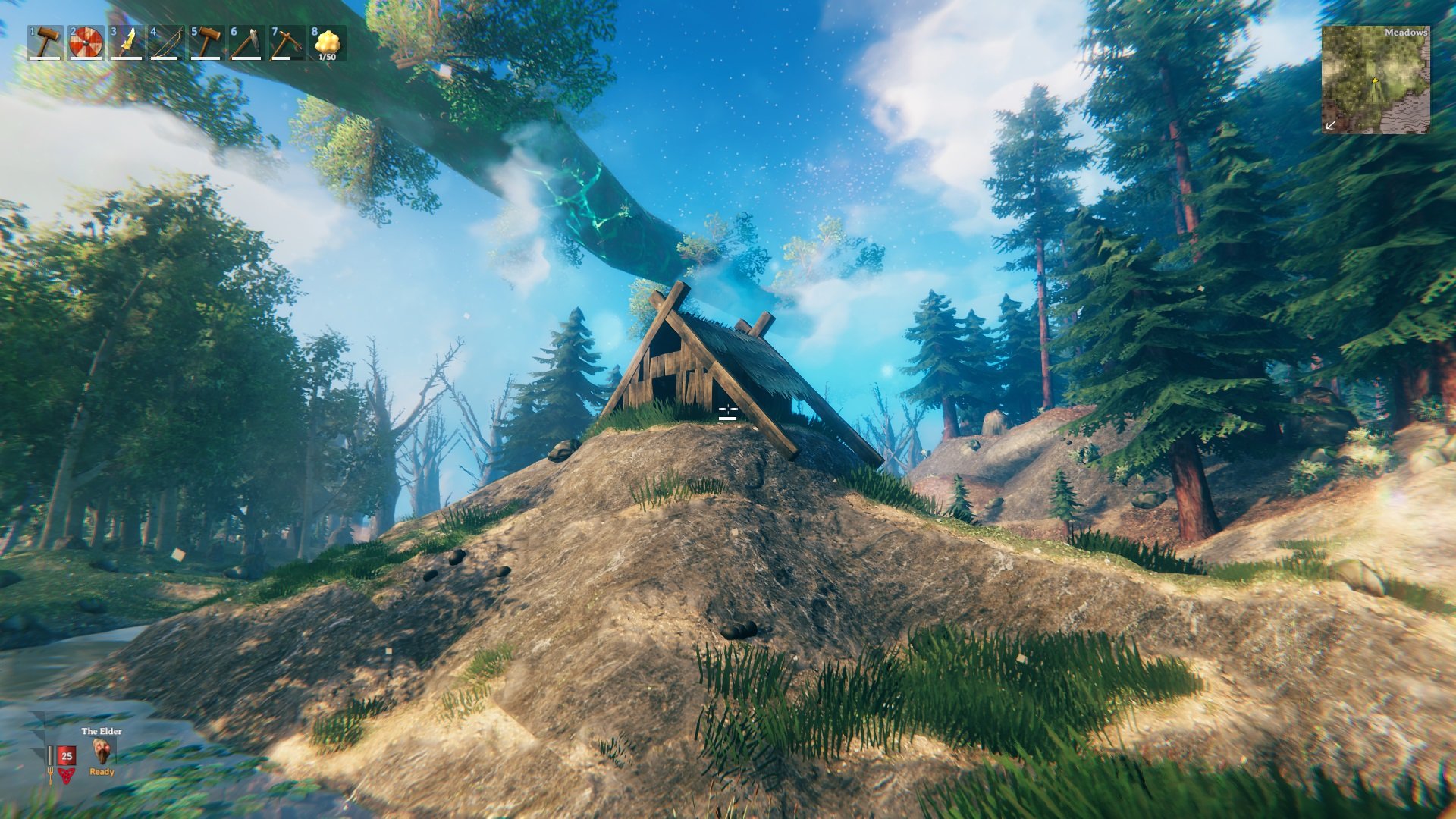Screen dimensions: 1456x819
Task: Activate The Elder forsaken power icon
Action: 102,751
